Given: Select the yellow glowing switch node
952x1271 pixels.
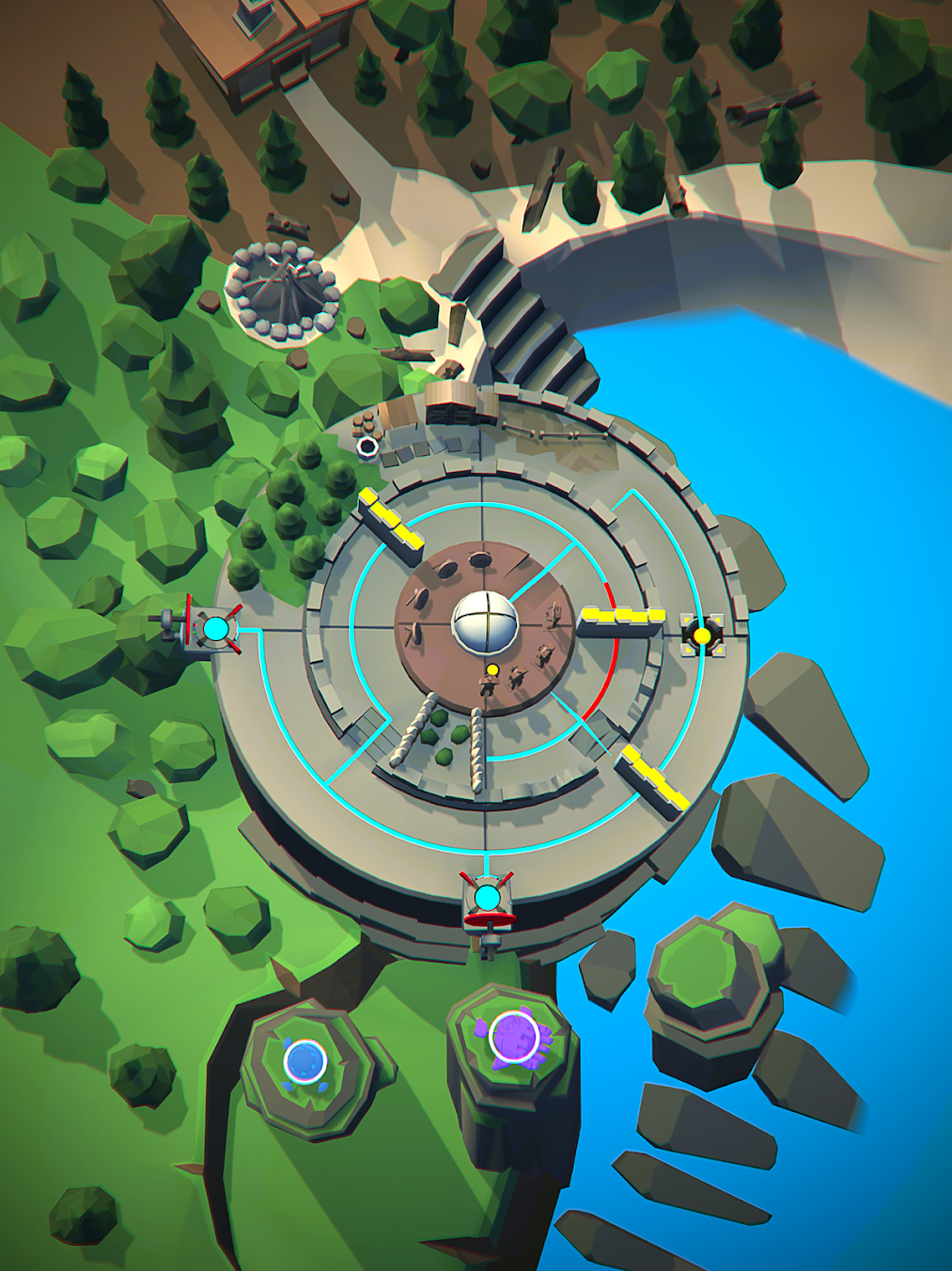Looking at the screenshot, I should pyautogui.click(x=702, y=635).
